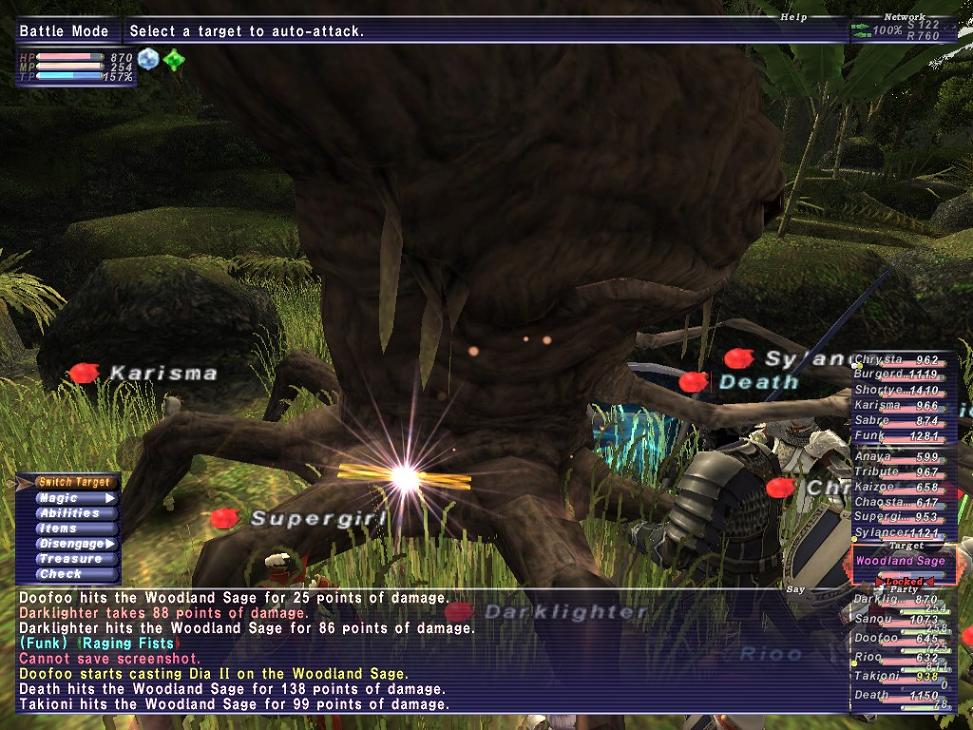Select the Check command
The image size is (973, 730).
60,574
